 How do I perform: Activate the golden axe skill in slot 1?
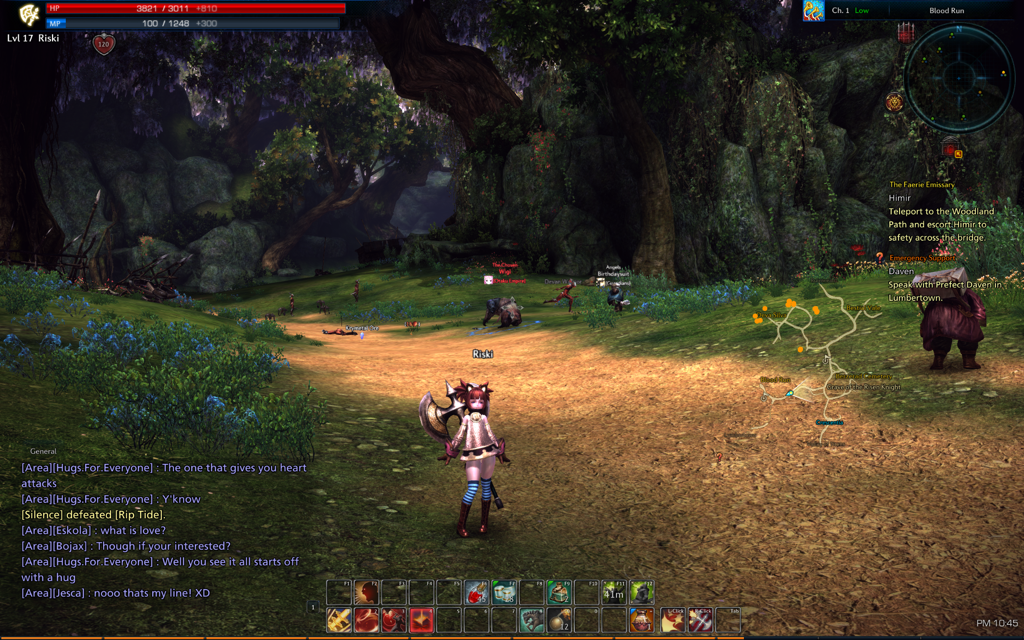click(339, 620)
